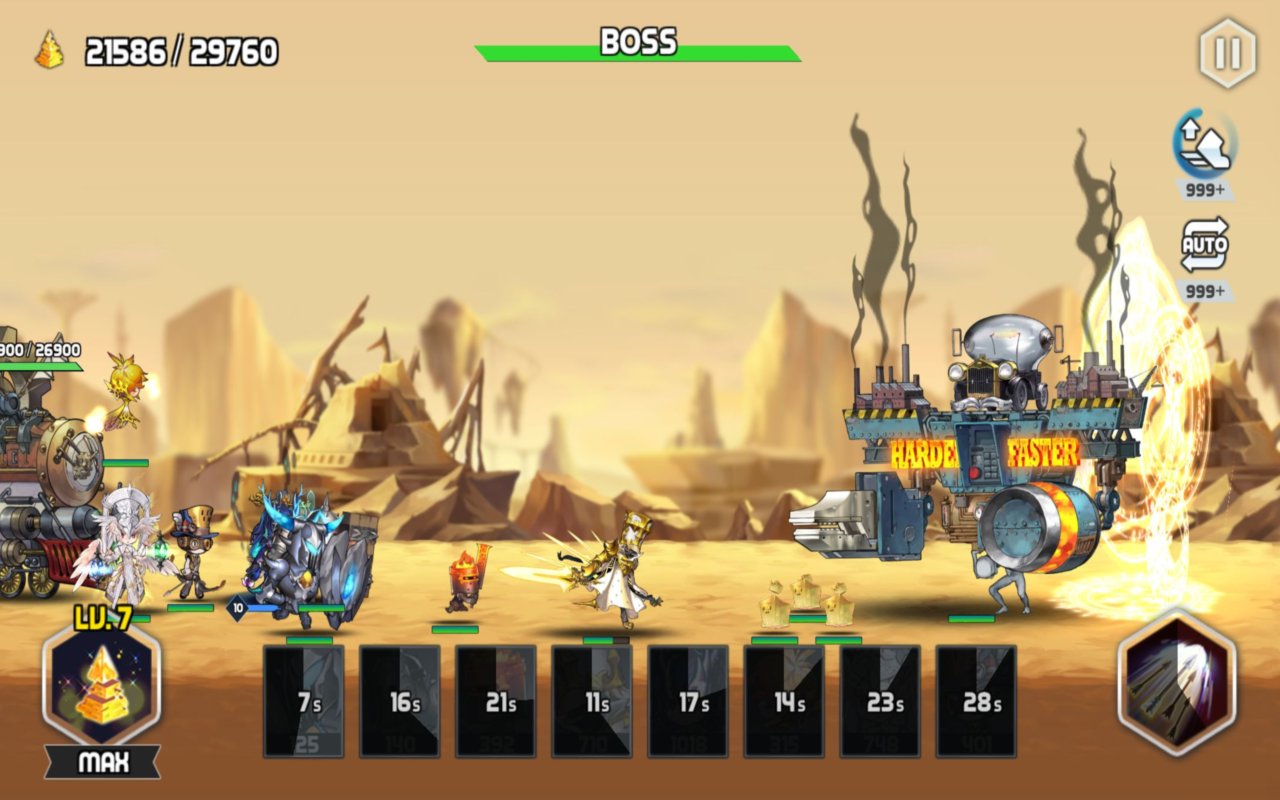Select the rightmost 28s unit card
Screen dimensions: 1280x800
tap(975, 700)
